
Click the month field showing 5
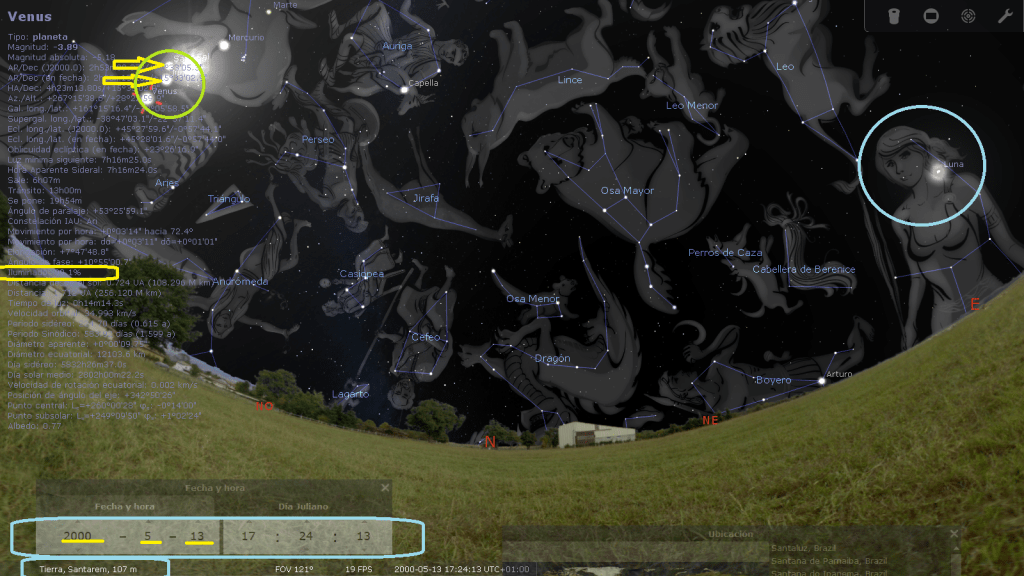tap(146, 535)
